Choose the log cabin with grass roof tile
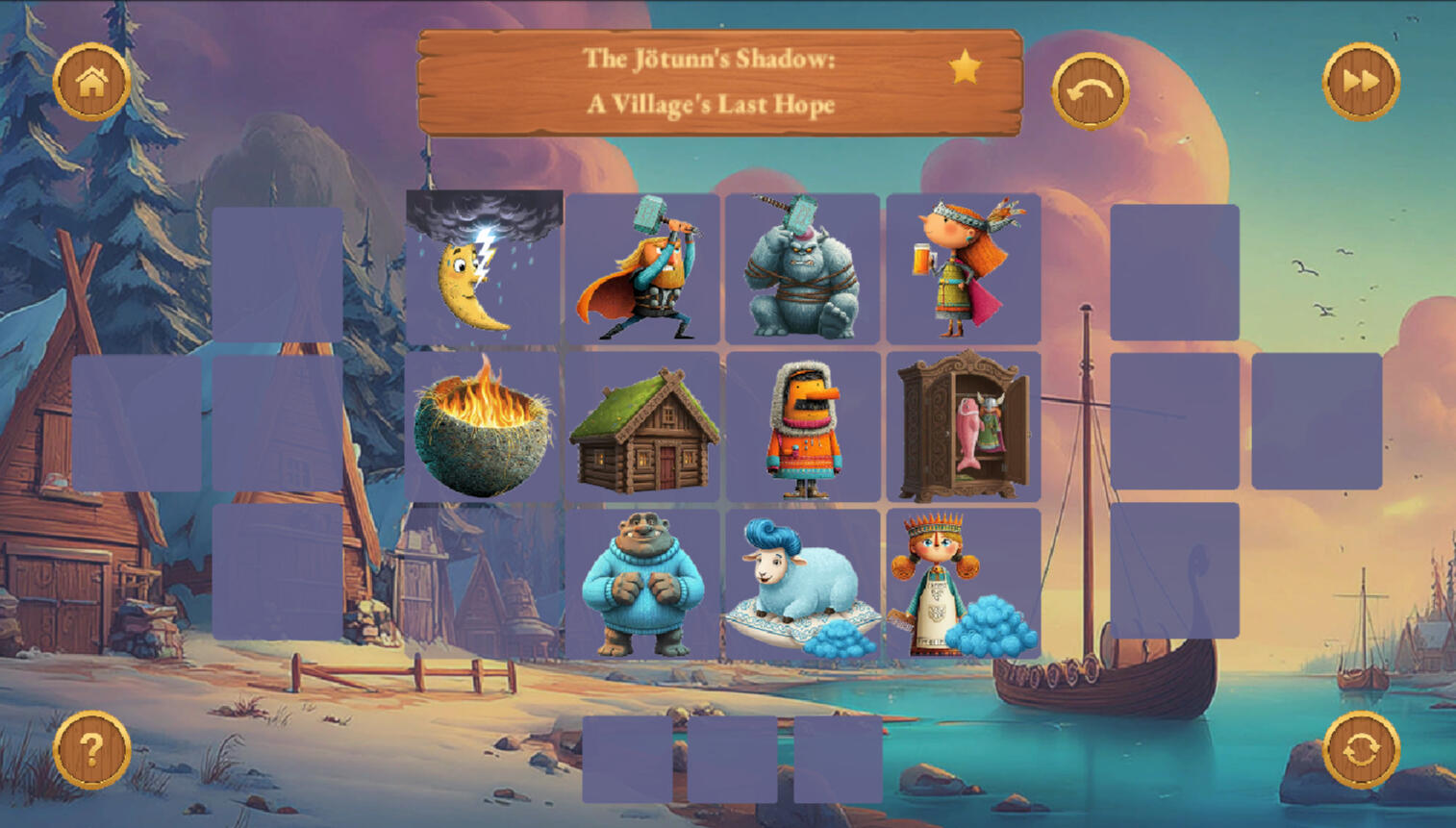Screen dimensions: 1456x828 point(642,426)
